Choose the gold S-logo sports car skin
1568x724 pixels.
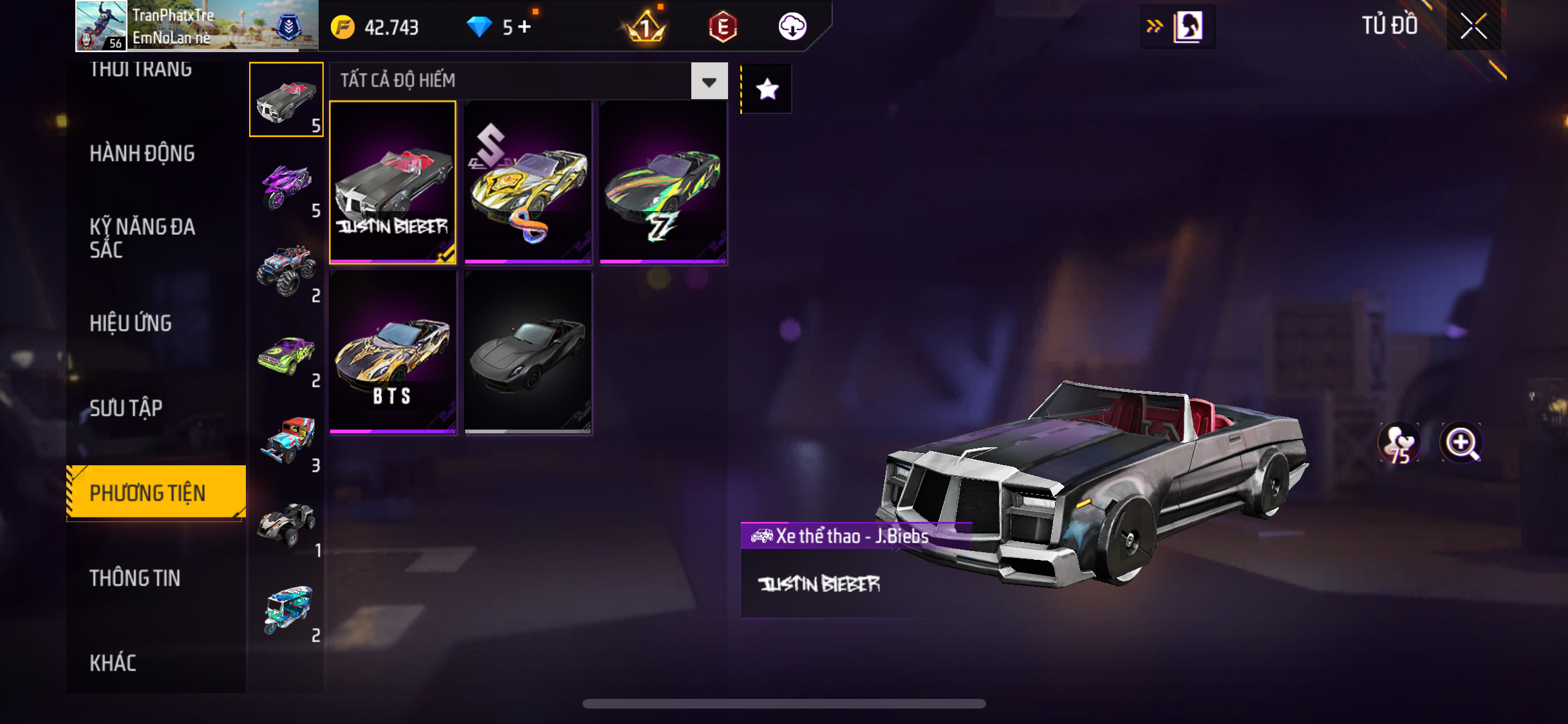coord(528,182)
